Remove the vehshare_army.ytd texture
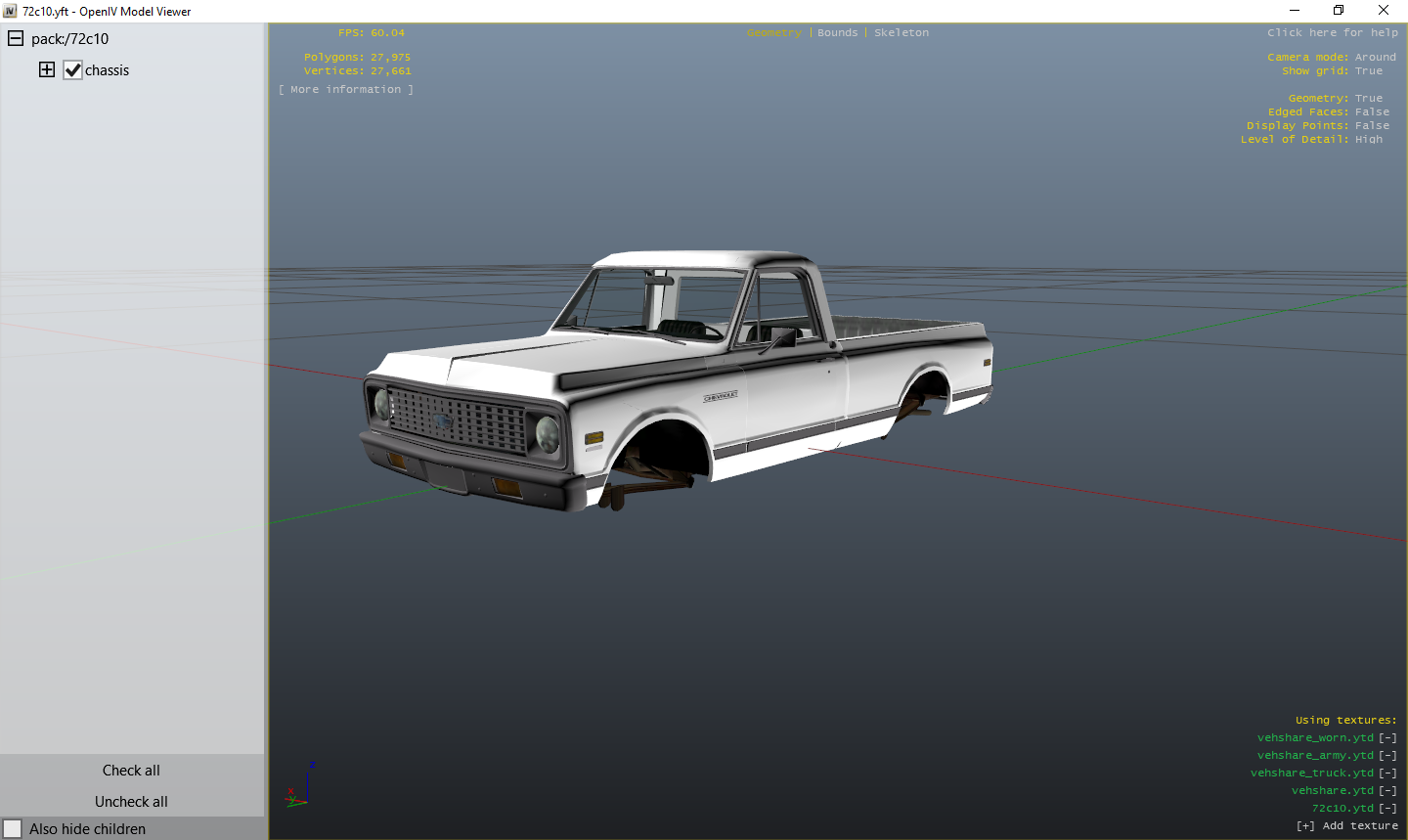The width and height of the screenshot is (1408, 840). pos(1386,755)
